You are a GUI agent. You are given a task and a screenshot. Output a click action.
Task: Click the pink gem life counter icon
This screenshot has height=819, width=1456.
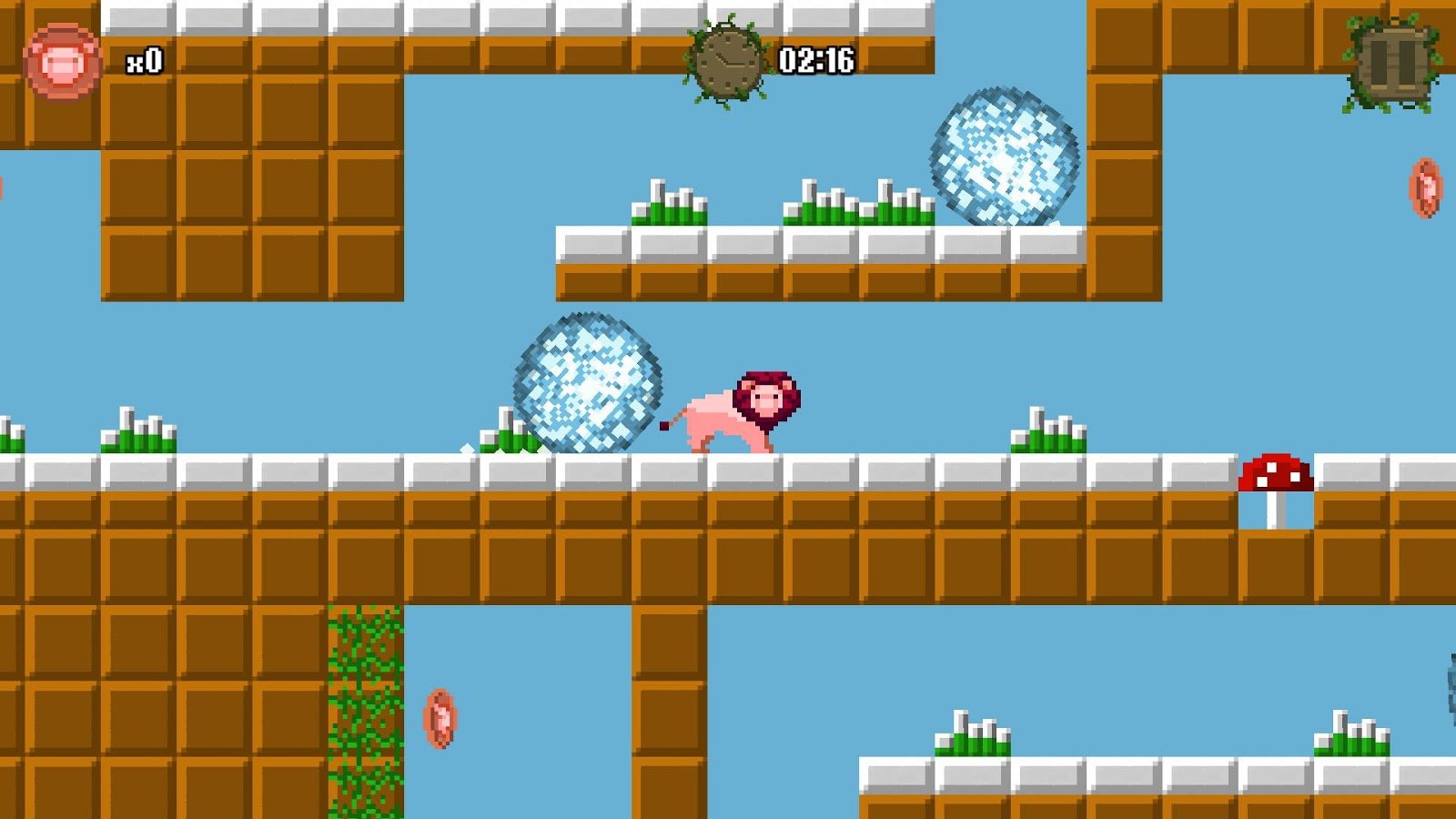tap(62, 60)
